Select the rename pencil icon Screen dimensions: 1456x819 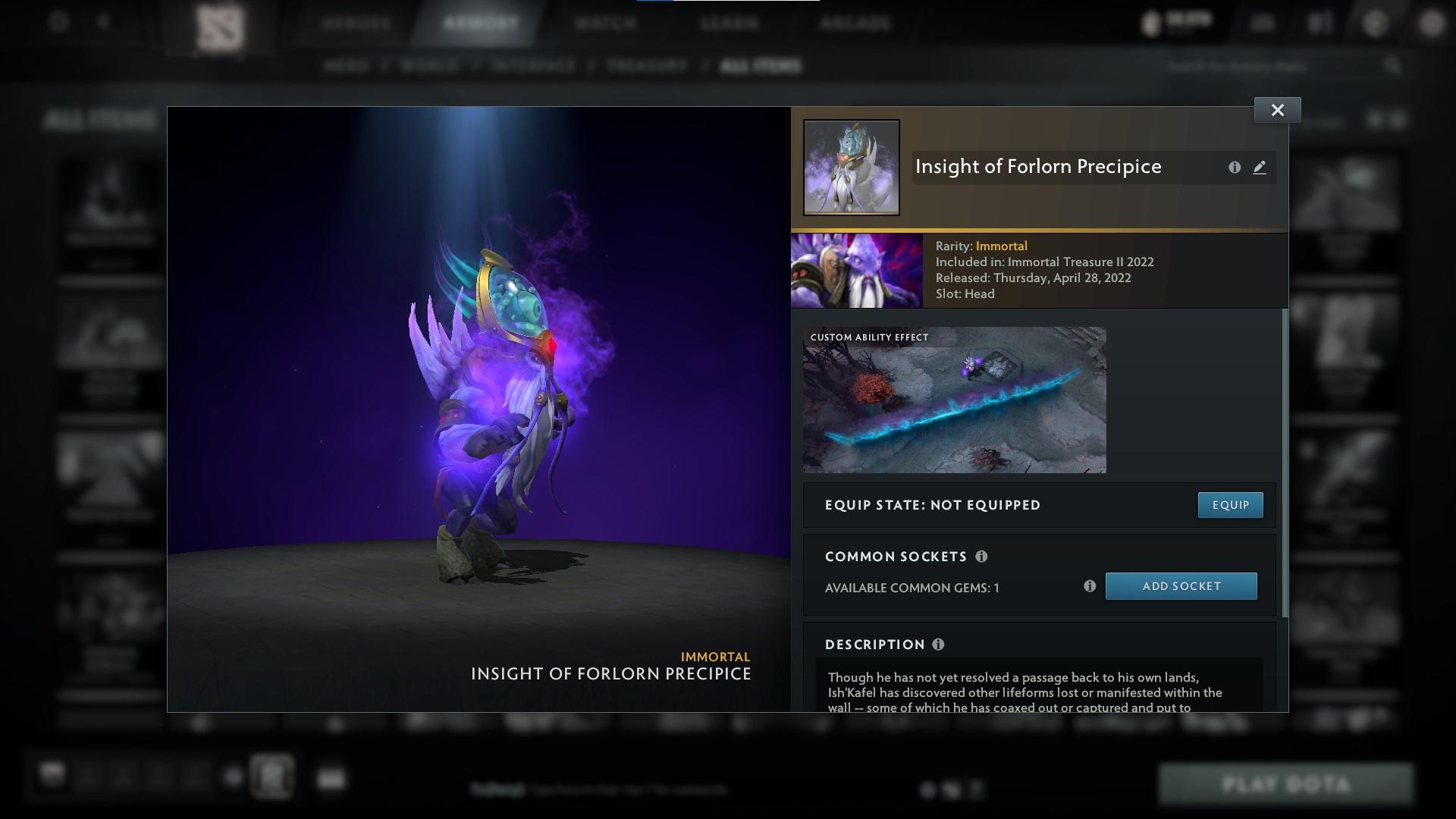coord(1260,168)
